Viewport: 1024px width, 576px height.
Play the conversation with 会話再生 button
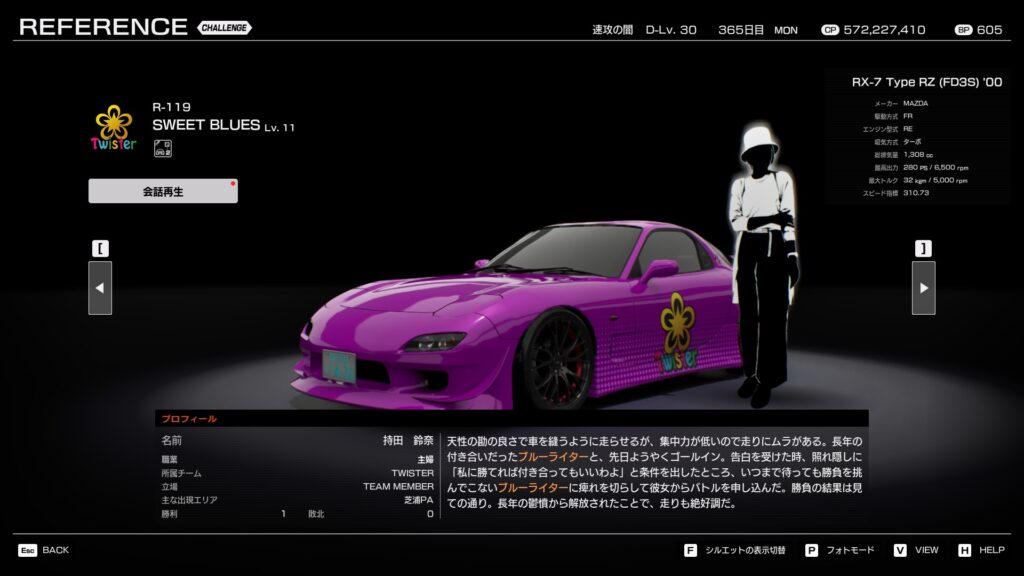coord(163,191)
